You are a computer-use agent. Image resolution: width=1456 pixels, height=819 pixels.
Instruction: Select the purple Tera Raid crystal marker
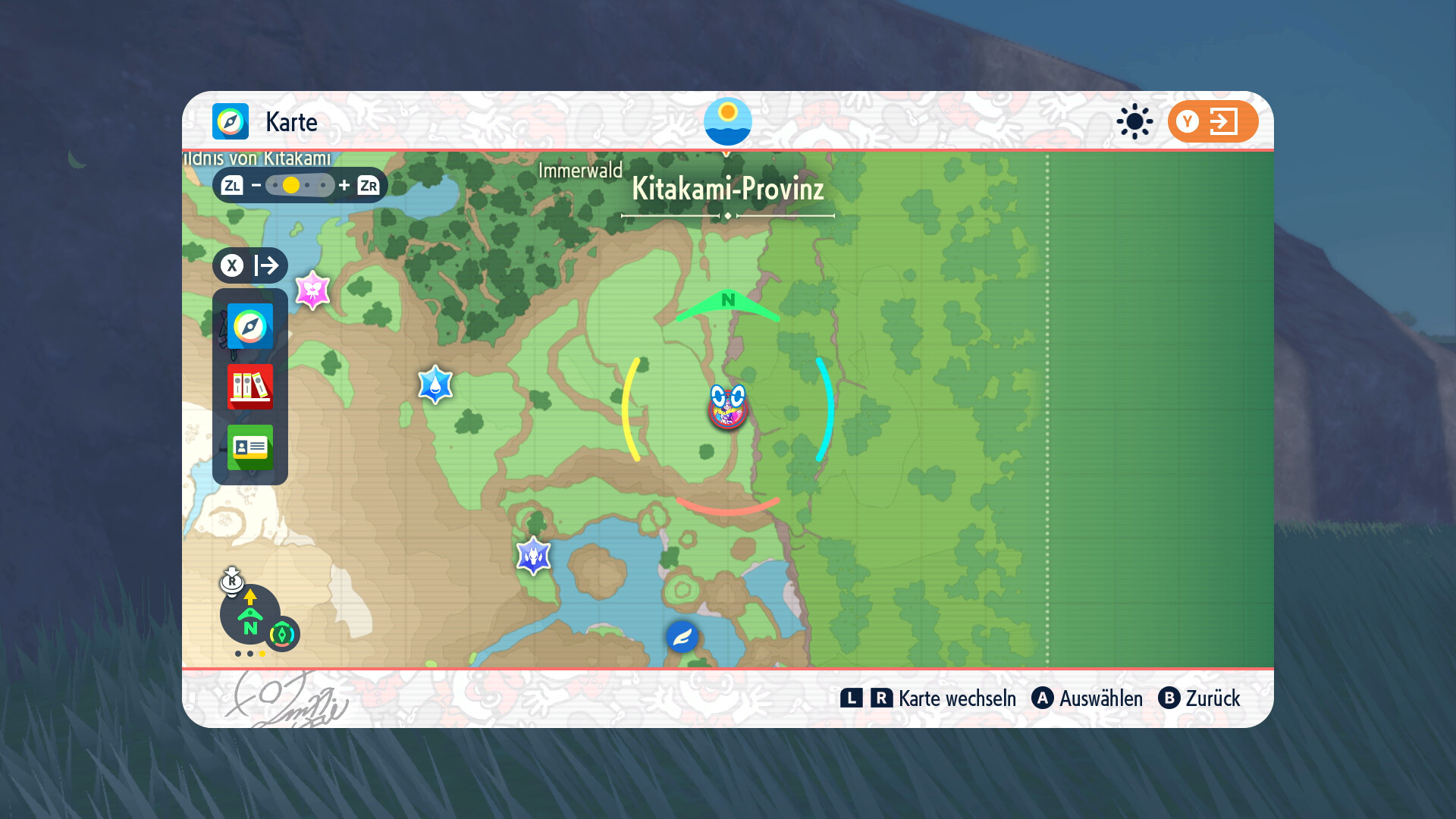click(533, 557)
